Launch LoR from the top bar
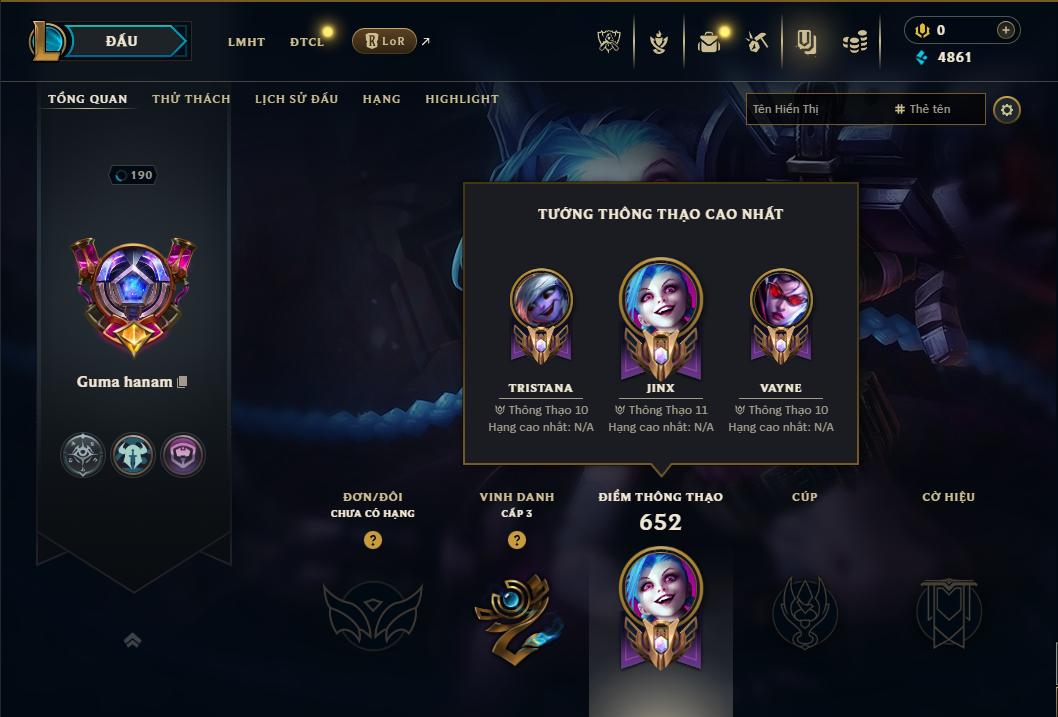1058x717 pixels. pyautogui.click(x=384, y=41)
